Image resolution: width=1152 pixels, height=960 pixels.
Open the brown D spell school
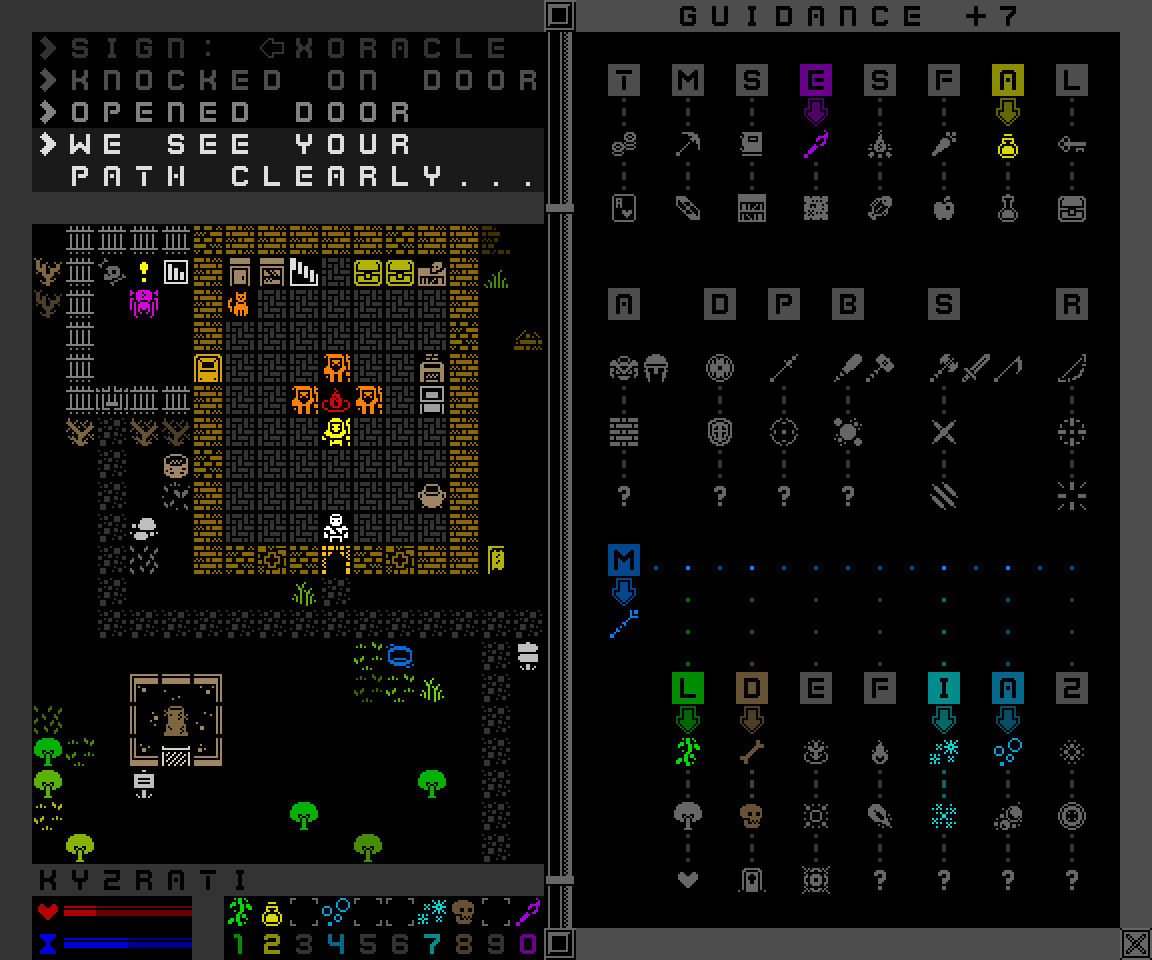751,688
